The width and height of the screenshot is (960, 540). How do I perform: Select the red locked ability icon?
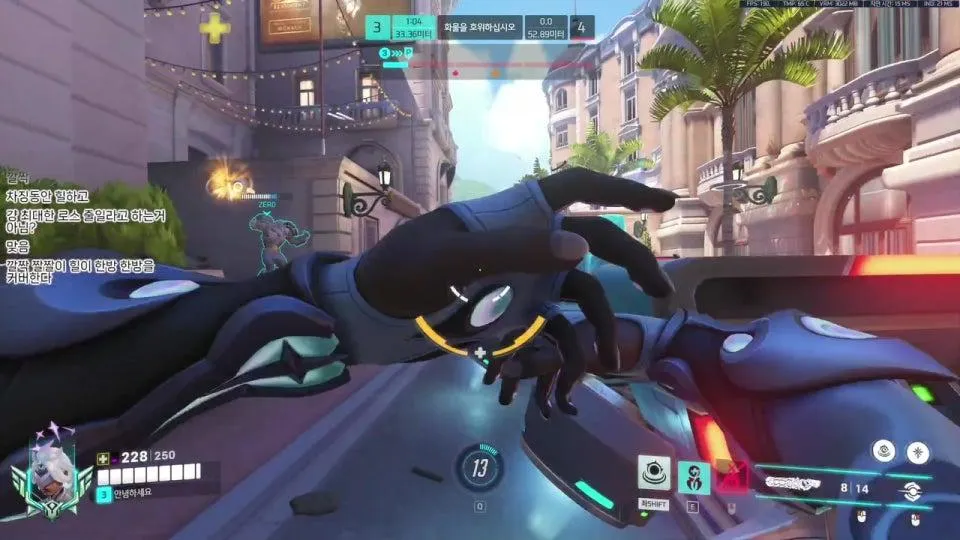(x=733, y=477)
